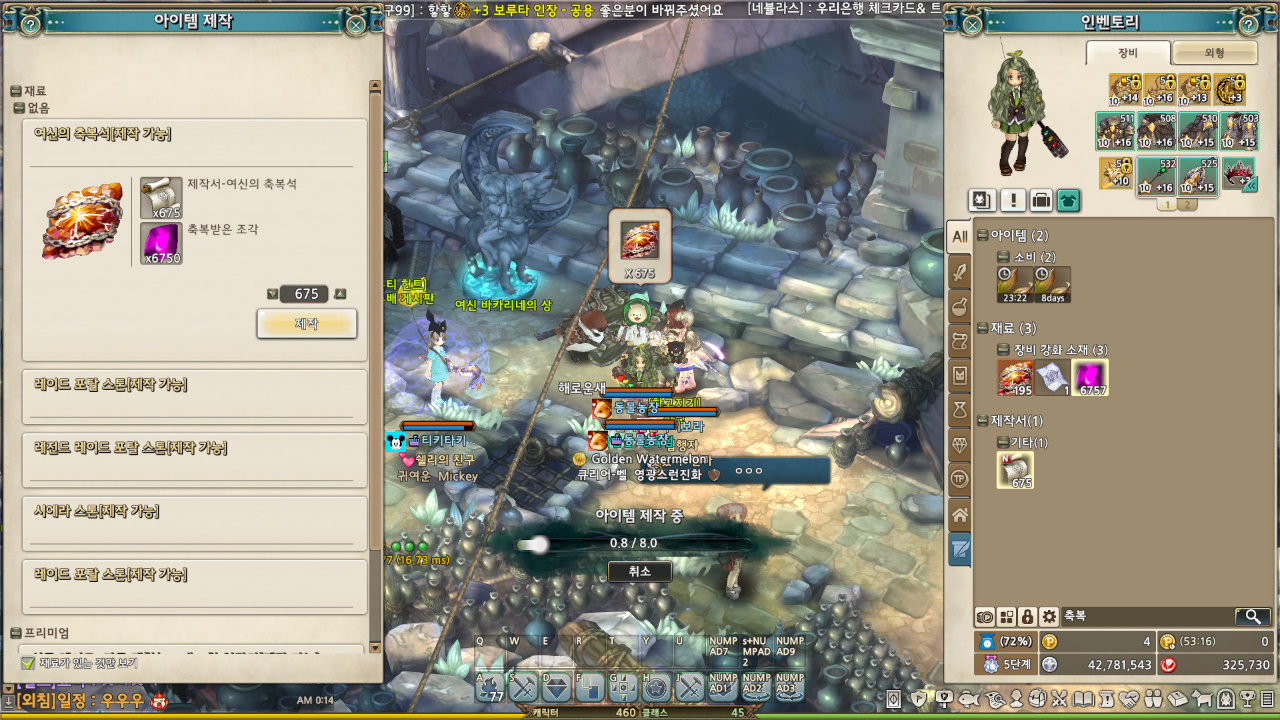Viewport: 1280px width, 720px height.
Task: Cancel crafting with the 취소 button
Action: tap(640, 571)
